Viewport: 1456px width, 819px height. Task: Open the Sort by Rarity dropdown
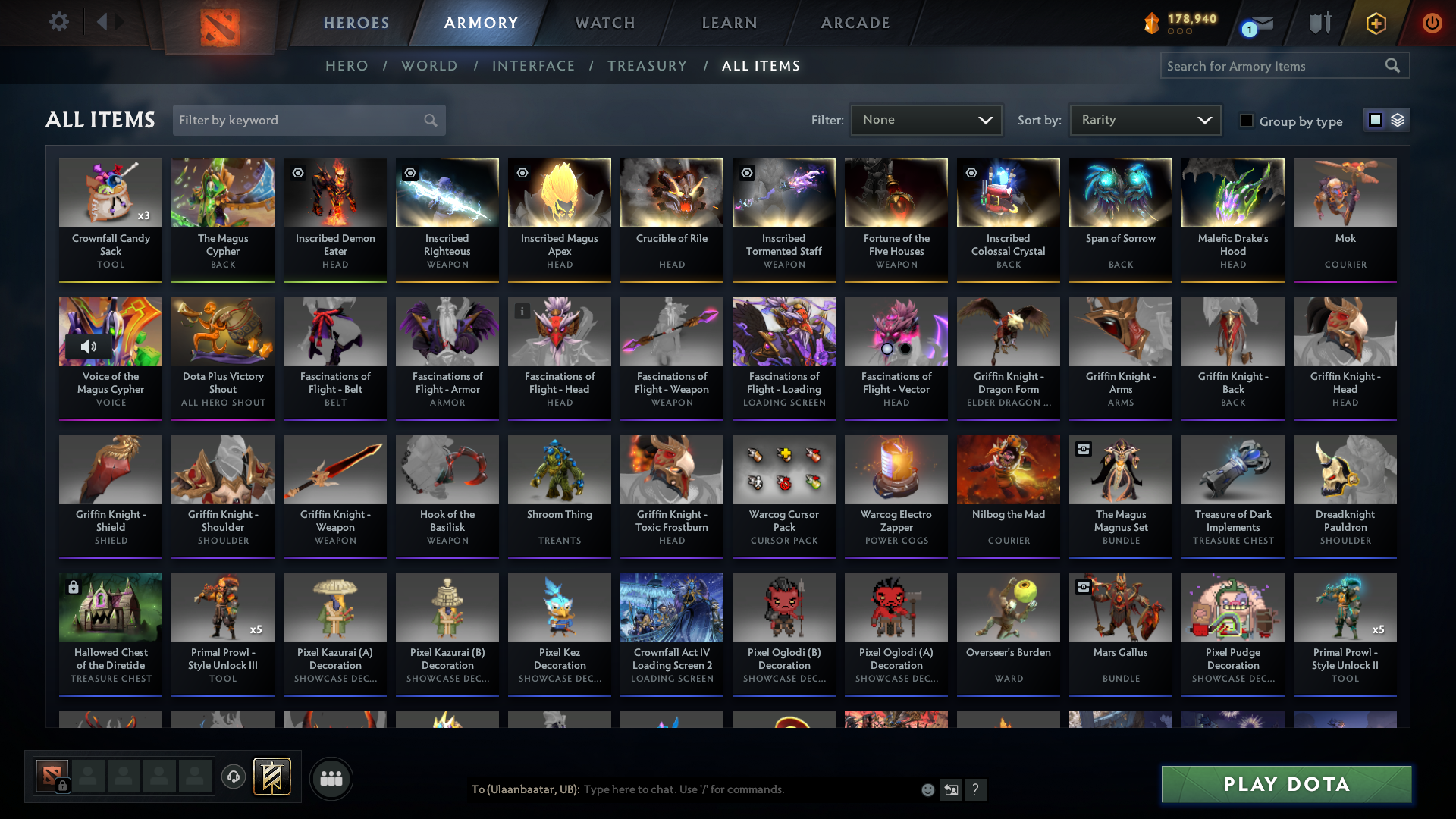[1144, 120]
